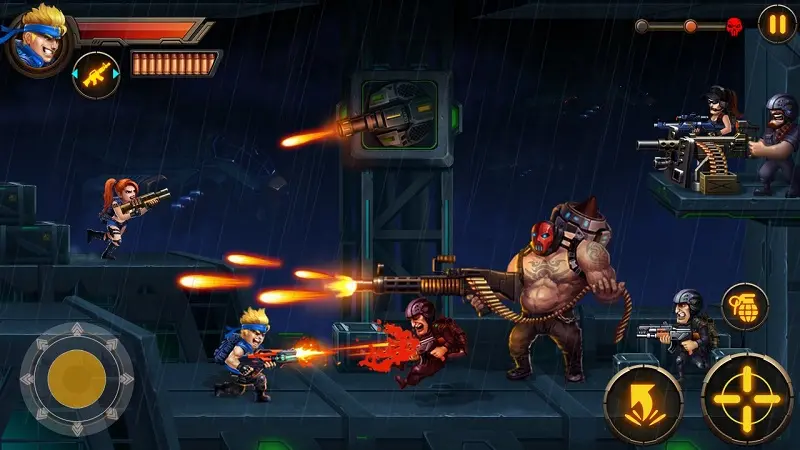Viewport: 800px width, 450px height.
Task: Switch weapon using the golden rifle icon
Action: pyautogui.click(x=96, y=75)
